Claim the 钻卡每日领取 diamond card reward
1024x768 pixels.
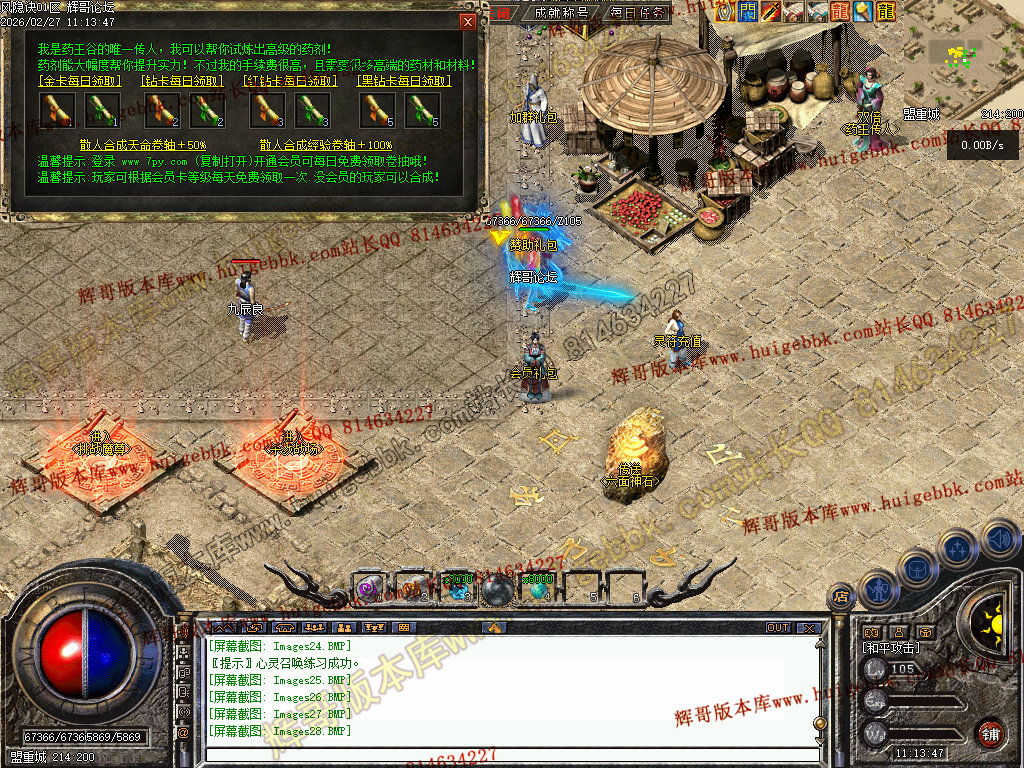coord(183,81)
